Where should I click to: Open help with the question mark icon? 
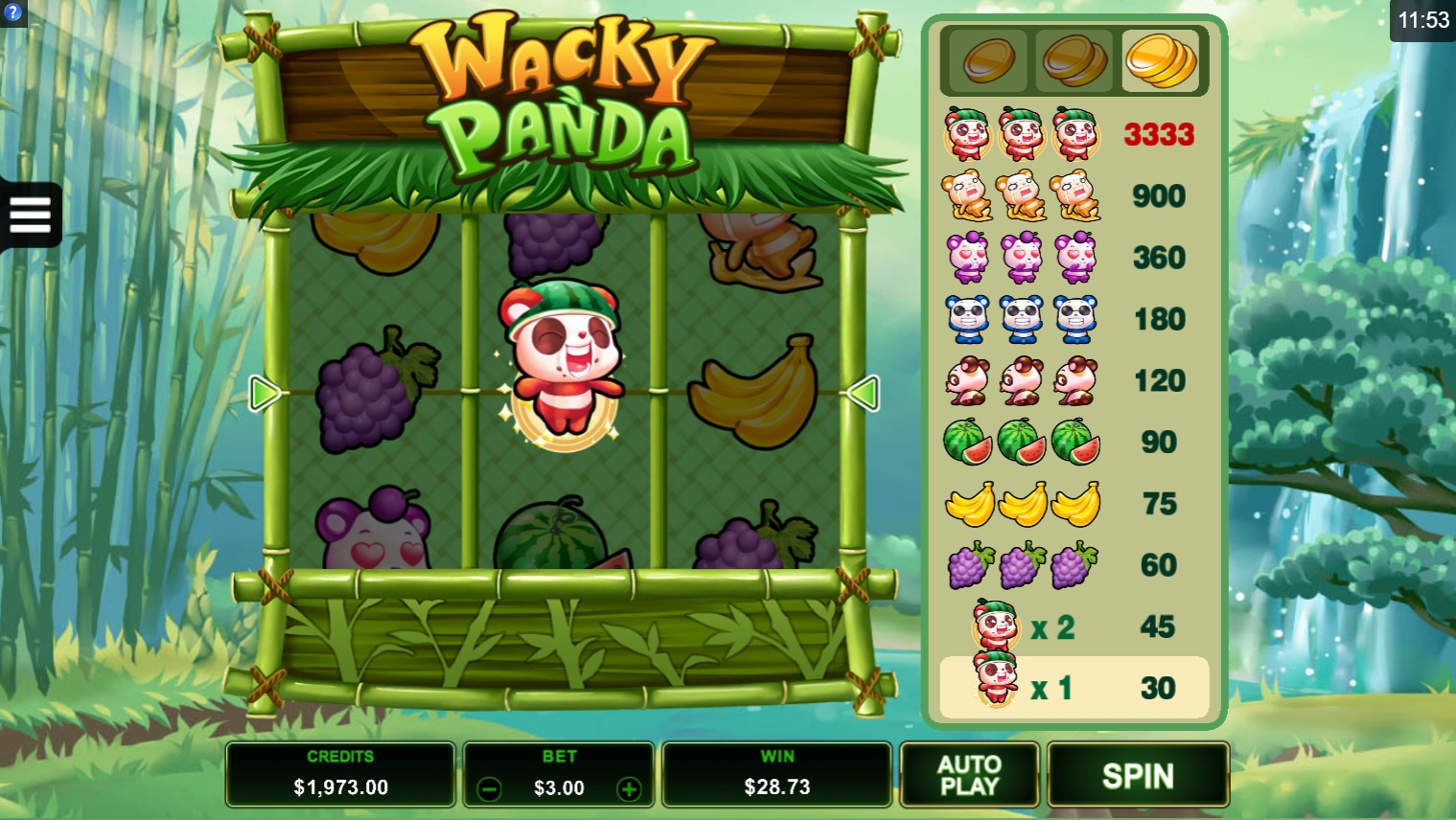click(12, 12)
